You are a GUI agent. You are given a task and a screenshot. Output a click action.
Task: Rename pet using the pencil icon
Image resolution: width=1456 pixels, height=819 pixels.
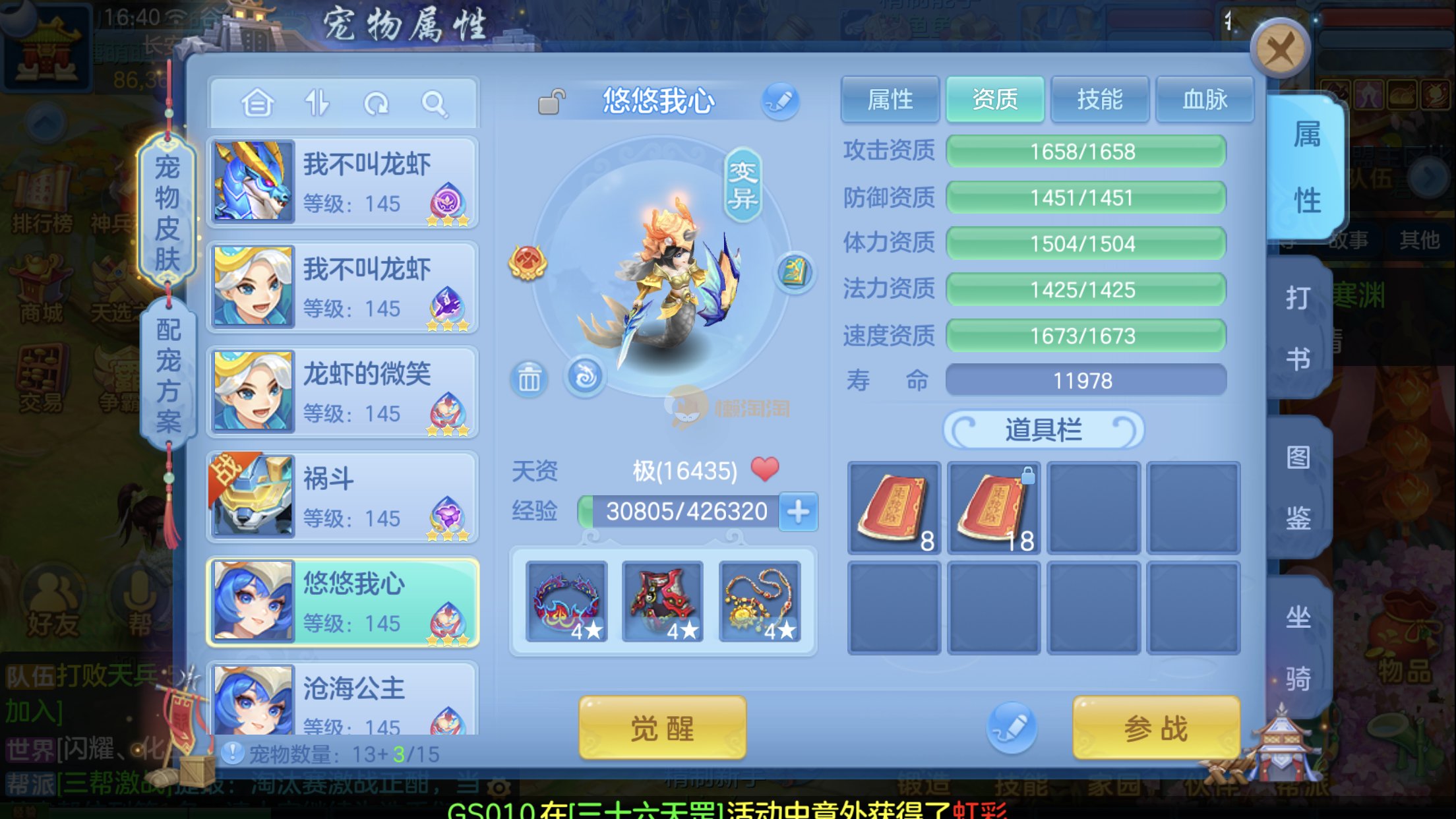[780, 101]
